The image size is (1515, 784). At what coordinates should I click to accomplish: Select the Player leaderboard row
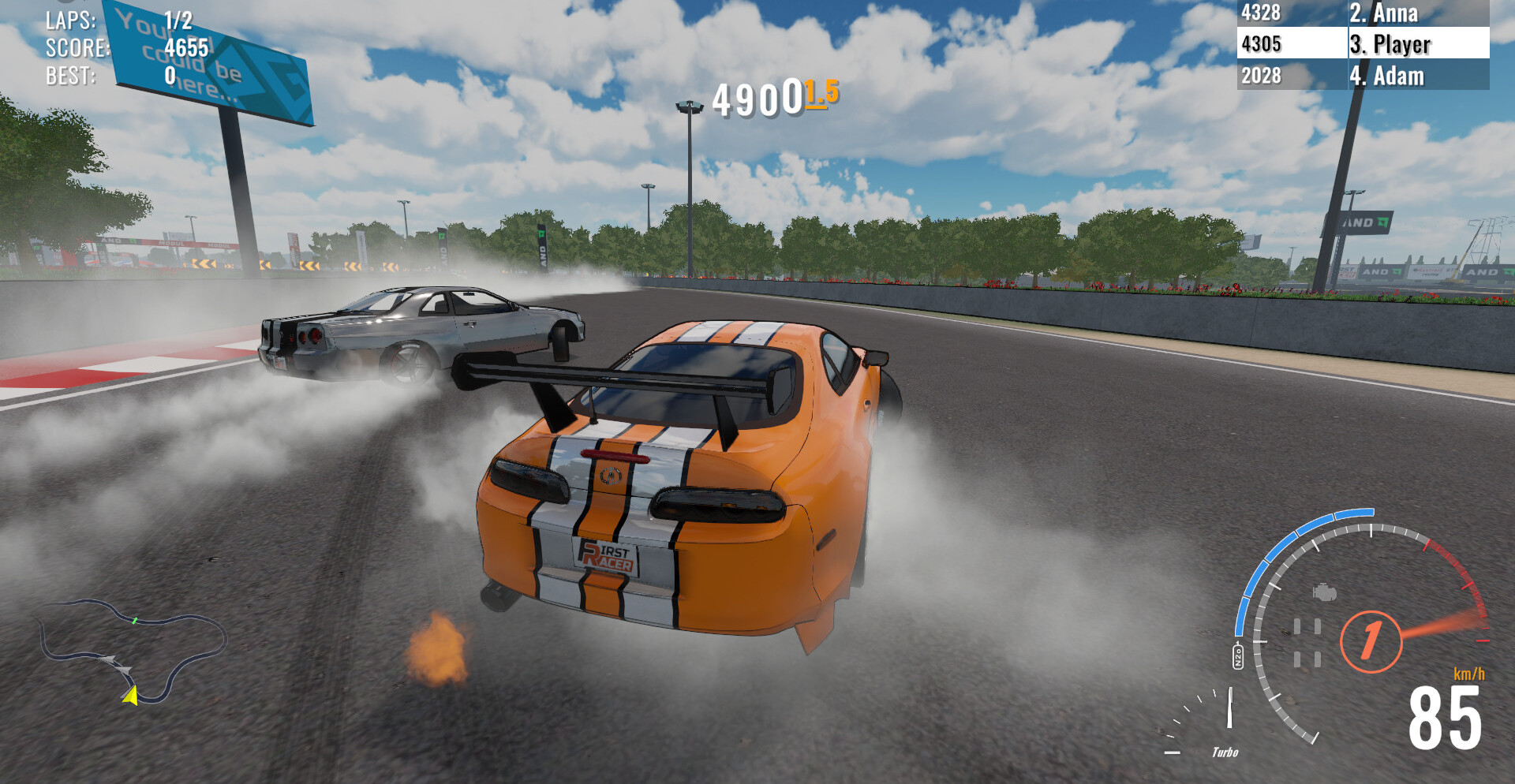point(1363,44)
